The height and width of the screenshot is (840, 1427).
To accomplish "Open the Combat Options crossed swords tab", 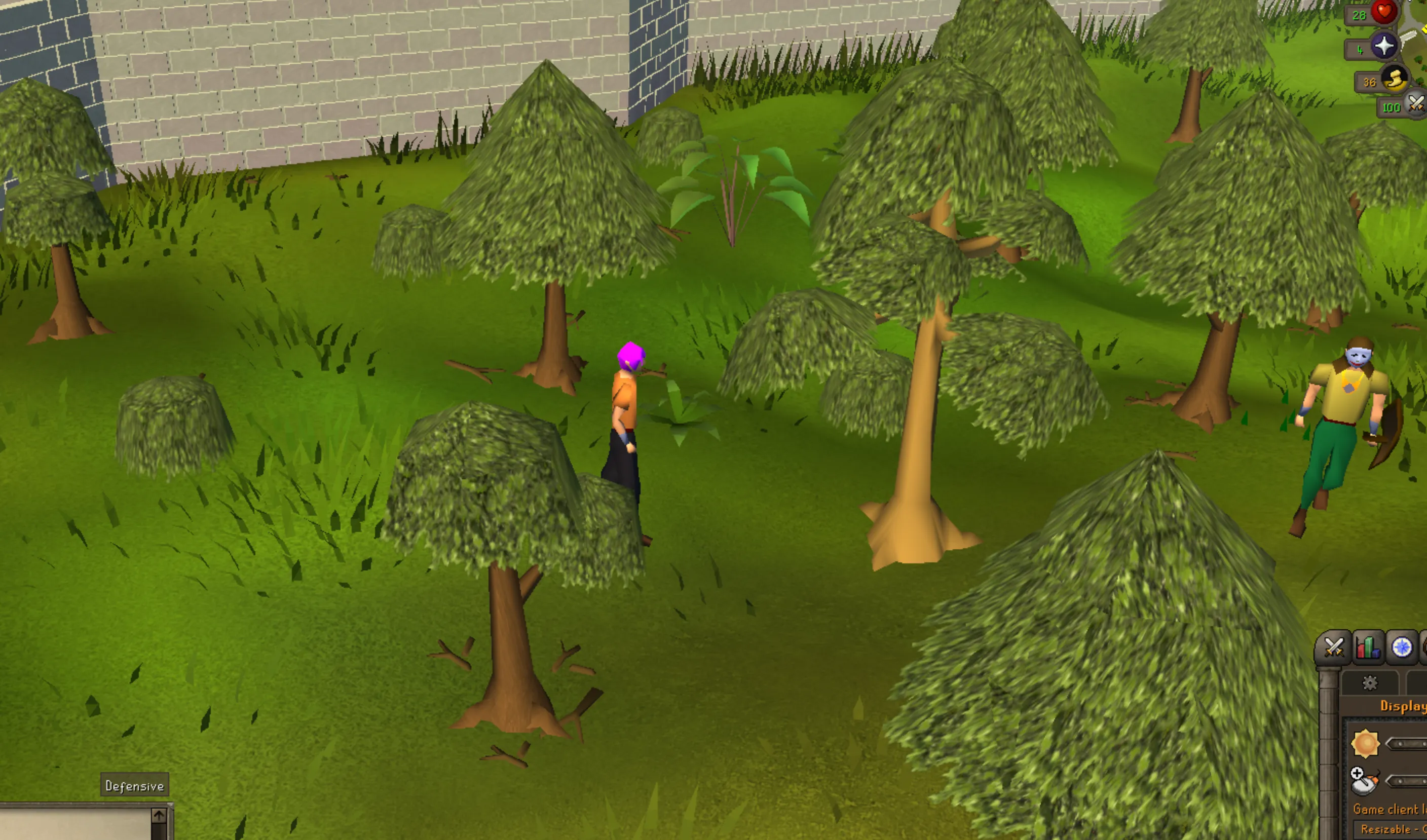I will point(1335,647).
